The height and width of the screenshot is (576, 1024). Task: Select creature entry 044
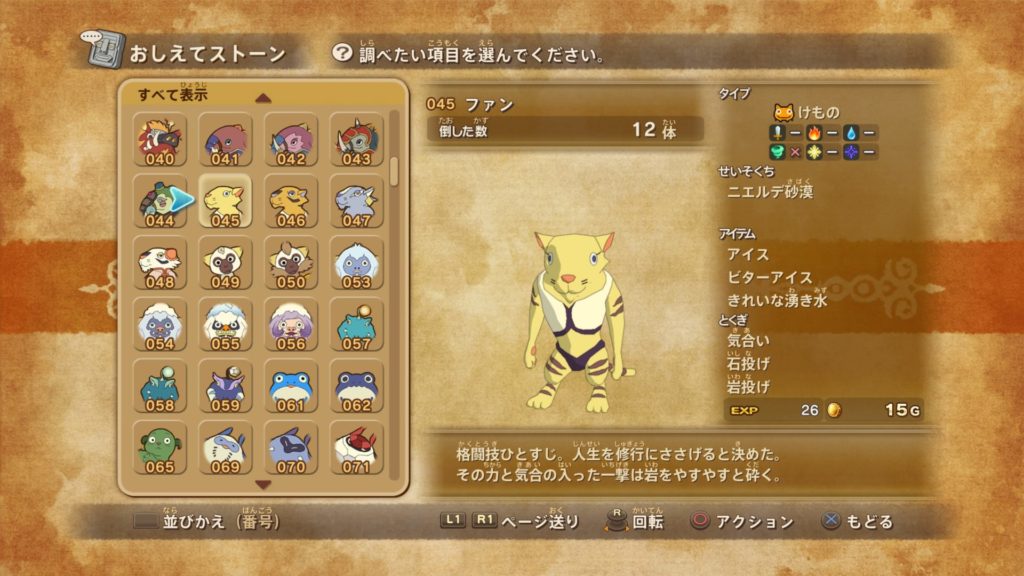point(160,202)
